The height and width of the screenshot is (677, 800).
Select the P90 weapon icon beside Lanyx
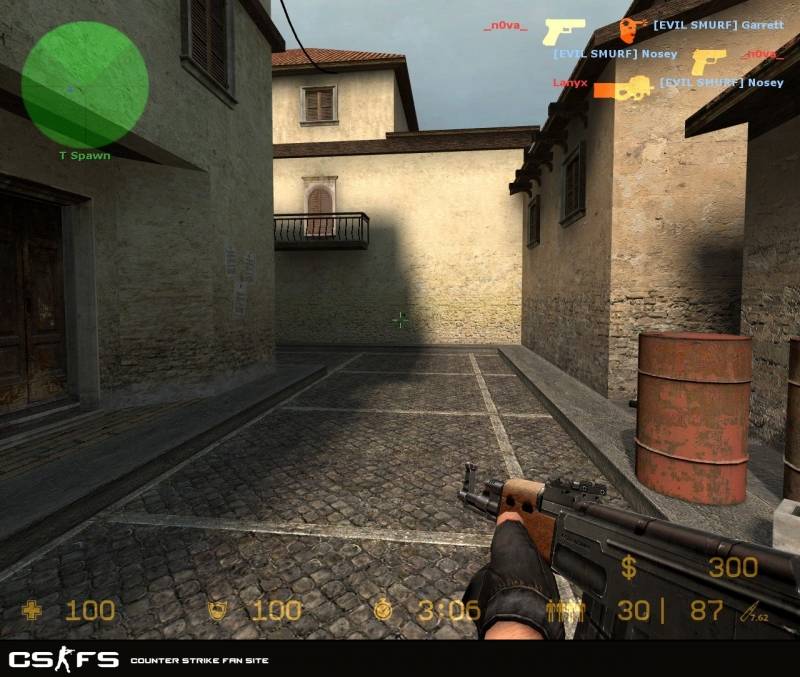pyautogui.click(x=623, y=88)
